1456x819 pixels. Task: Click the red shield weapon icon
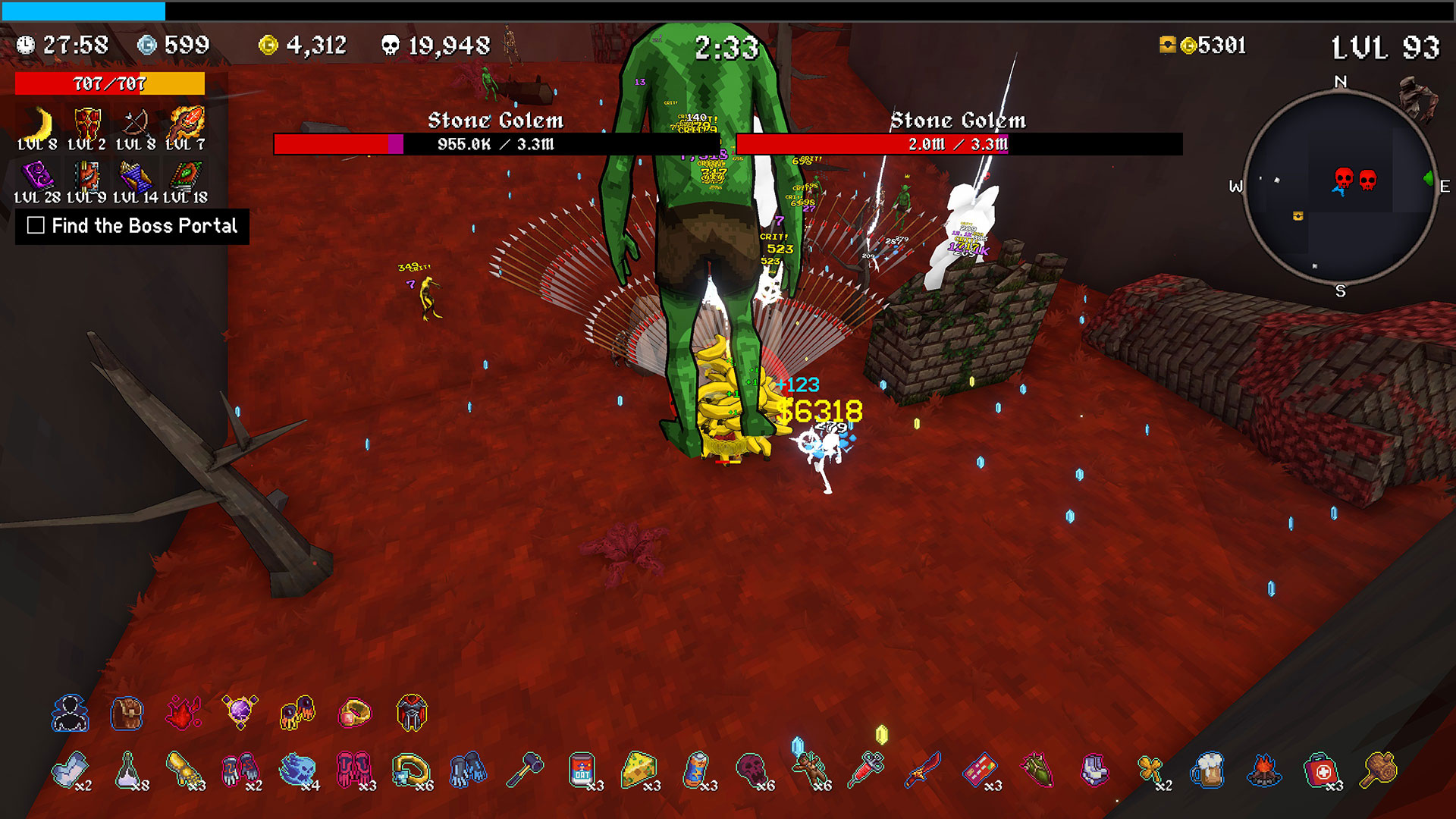pos(87,124)
